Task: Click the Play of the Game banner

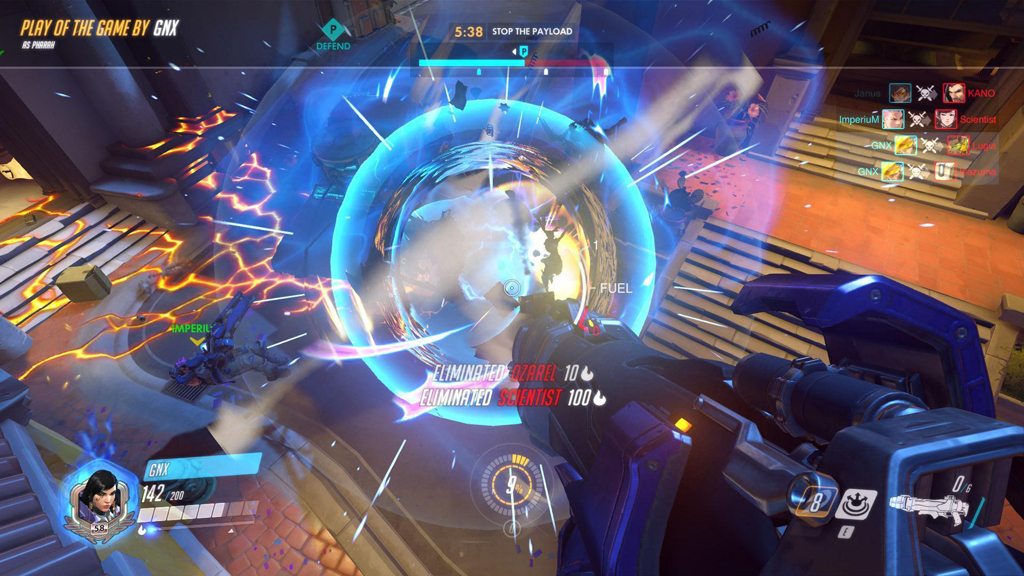Action: [99, 29]
